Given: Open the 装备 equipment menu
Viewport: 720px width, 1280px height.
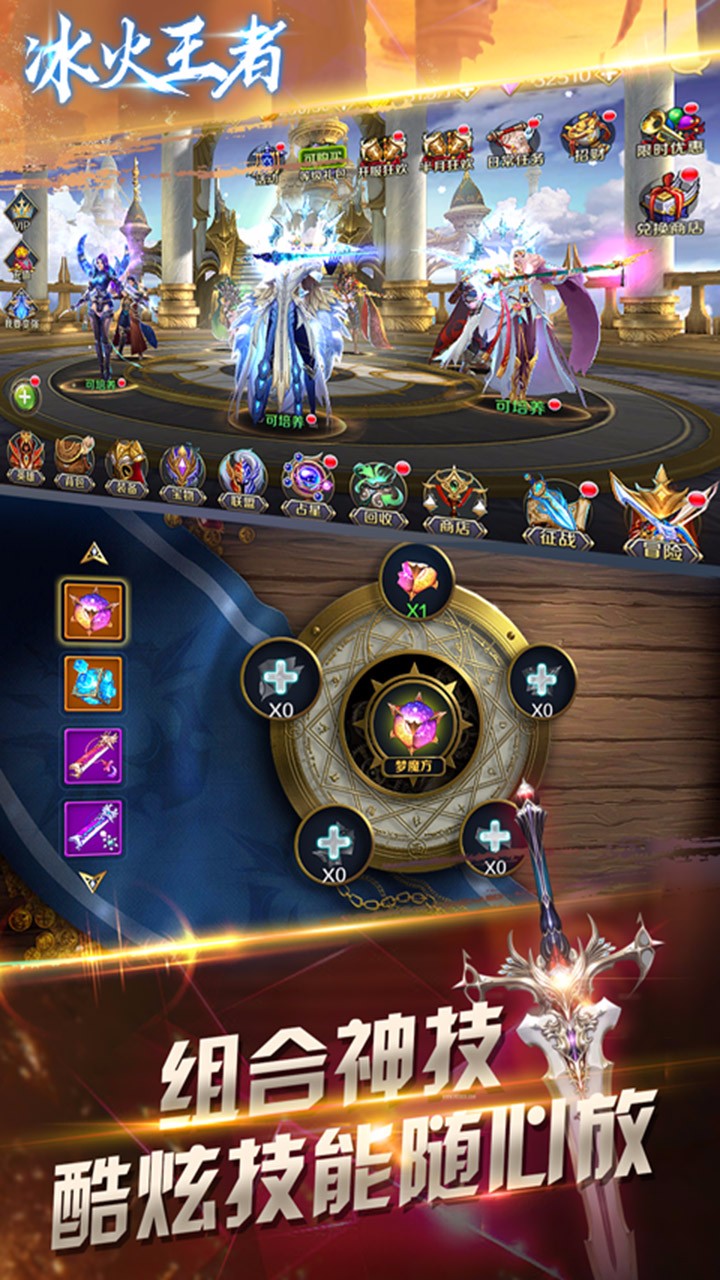Looking at the screenshot, I should [128, 468].
